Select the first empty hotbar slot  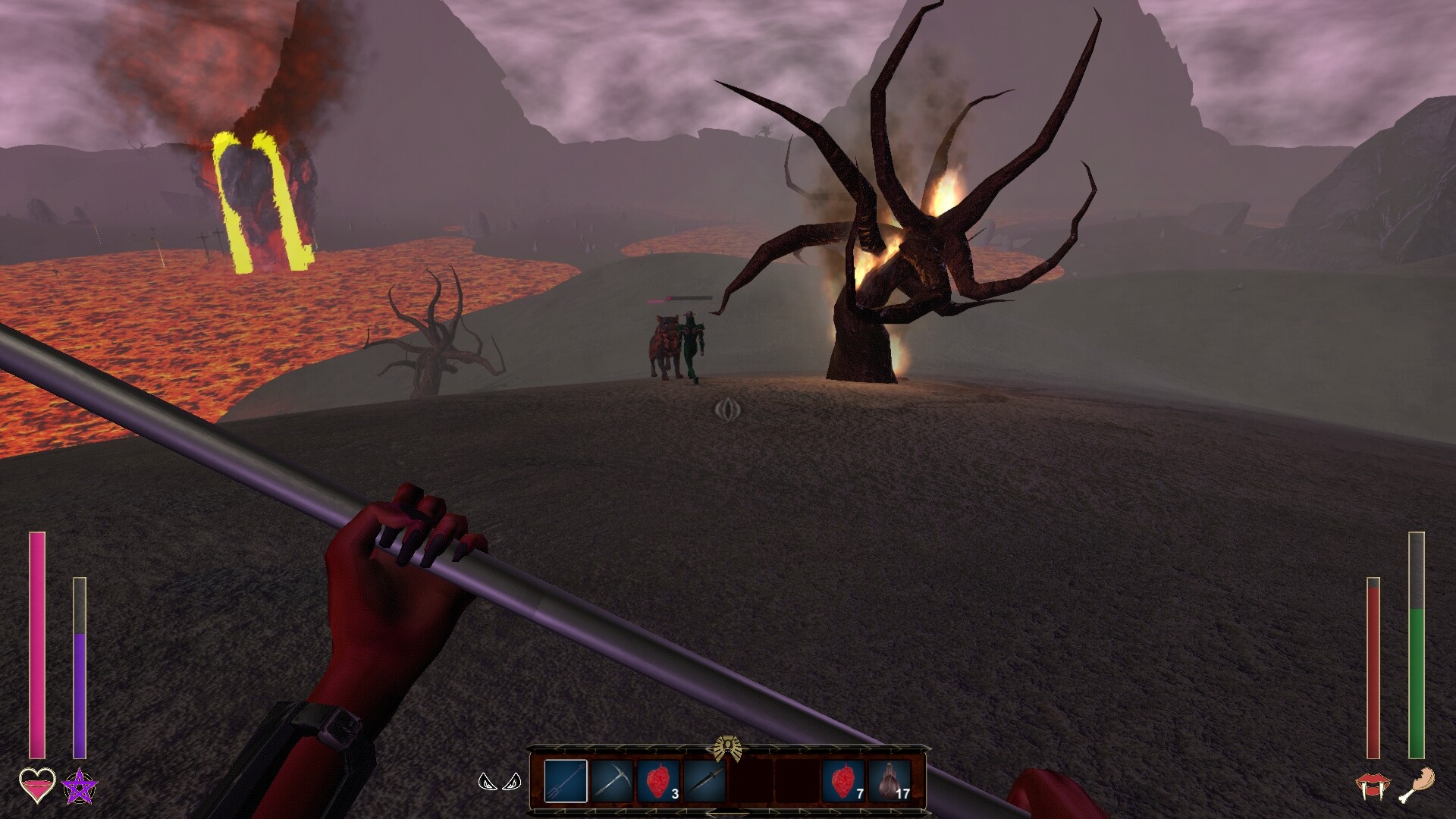coord(751,781)
